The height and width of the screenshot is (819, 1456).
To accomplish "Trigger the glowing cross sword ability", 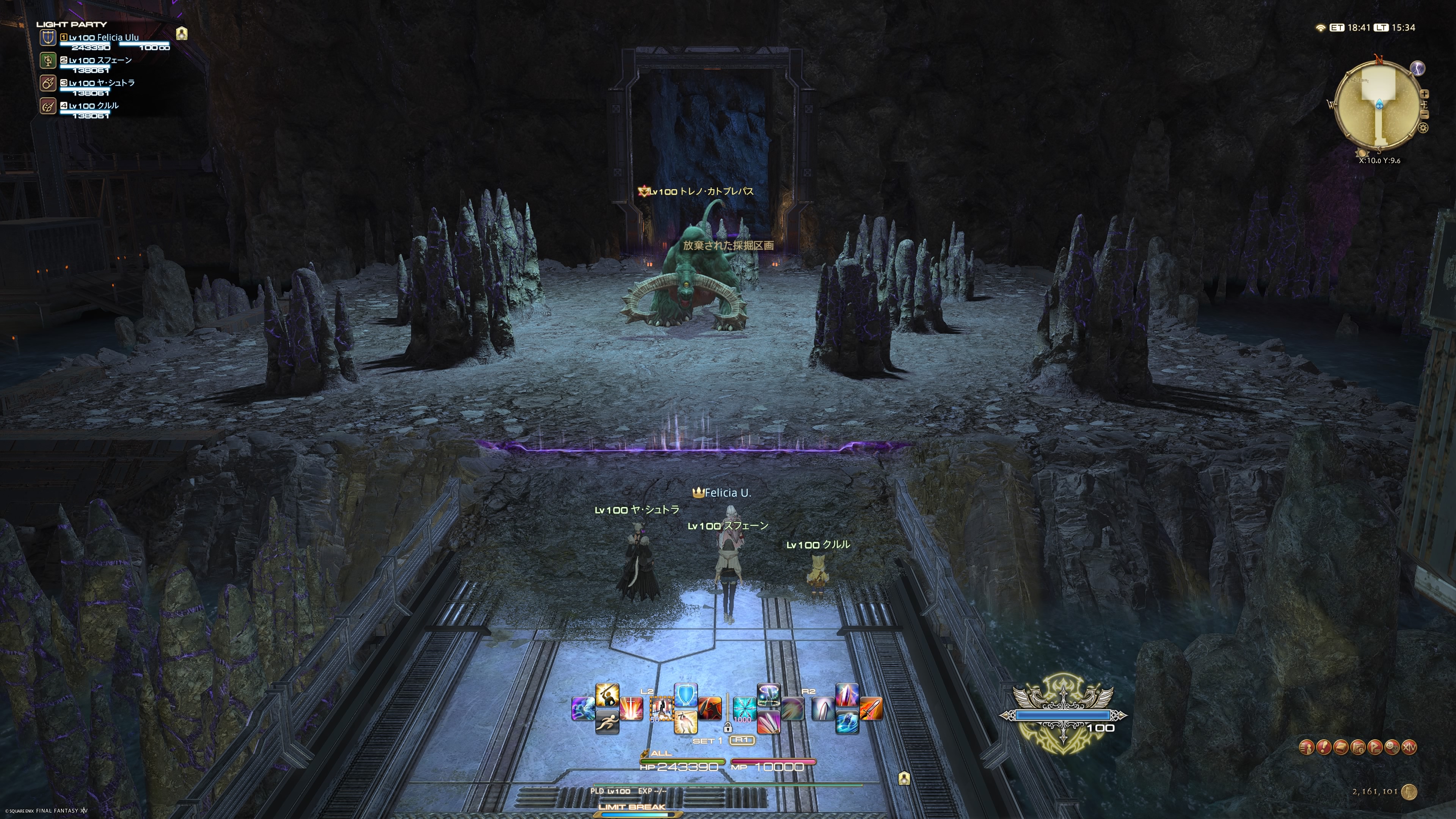I will pyautogui.click(x=631, y=708).
